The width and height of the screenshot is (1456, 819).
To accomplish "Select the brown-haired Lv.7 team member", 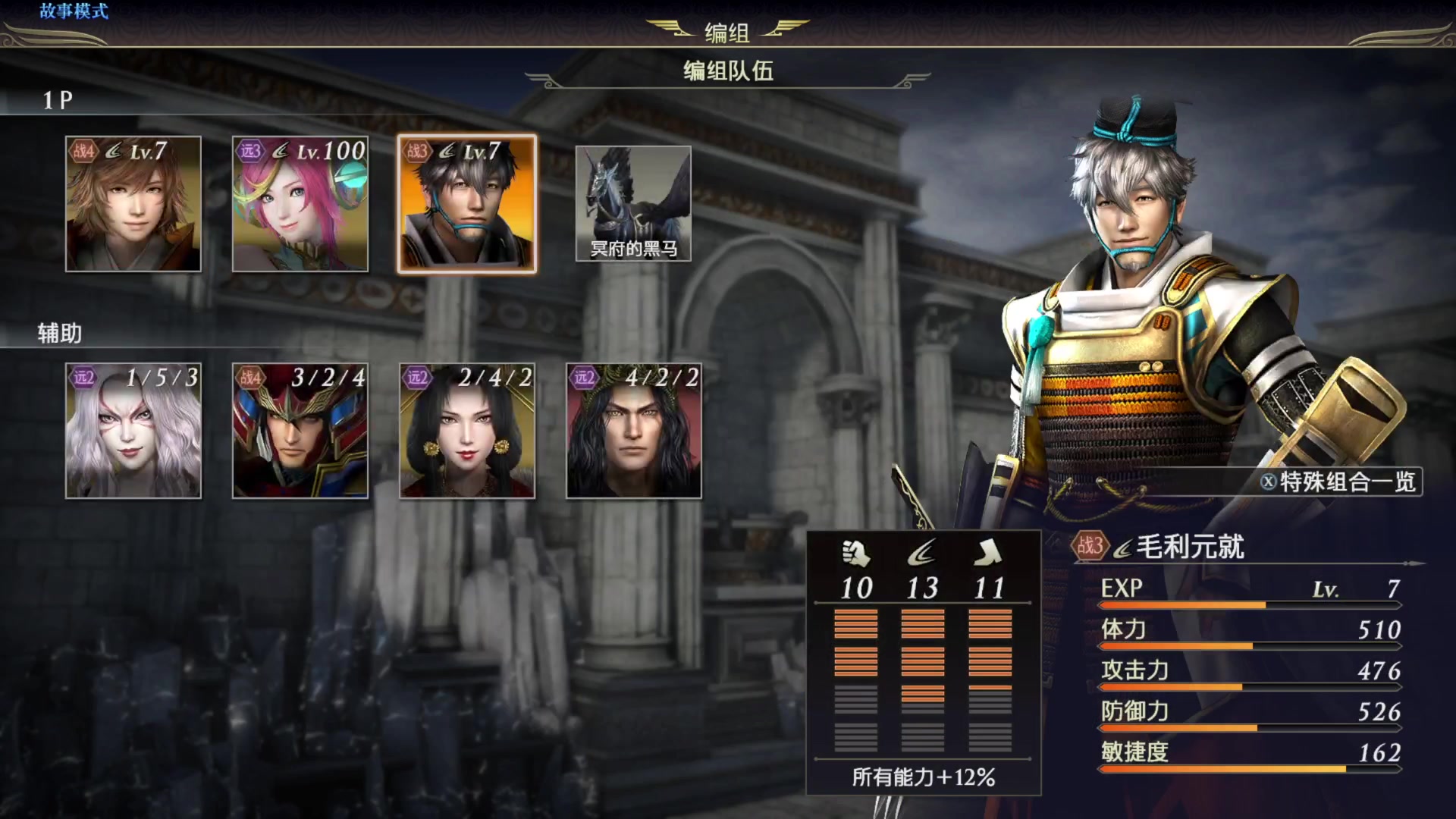I will pyautogui.click(x=133, y=204).
